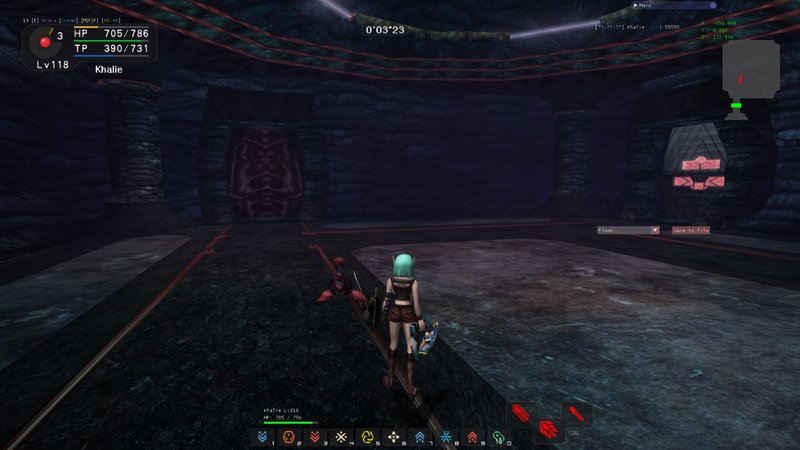
Task: Activate the blue down-chevrons technique in slot 1
Action: (263, 436)
